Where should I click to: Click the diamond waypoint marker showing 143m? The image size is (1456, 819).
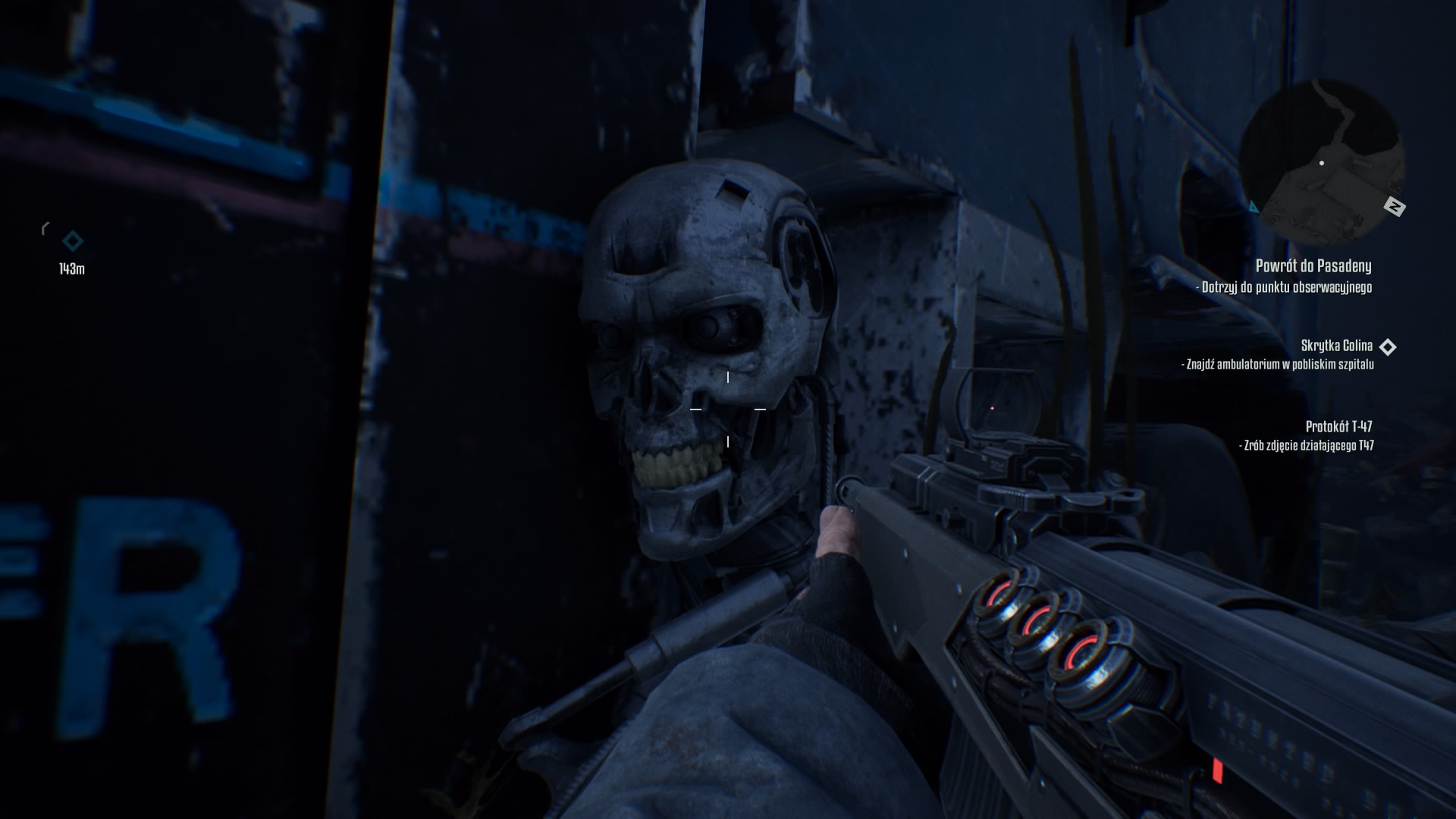click(x=73, y=242)
